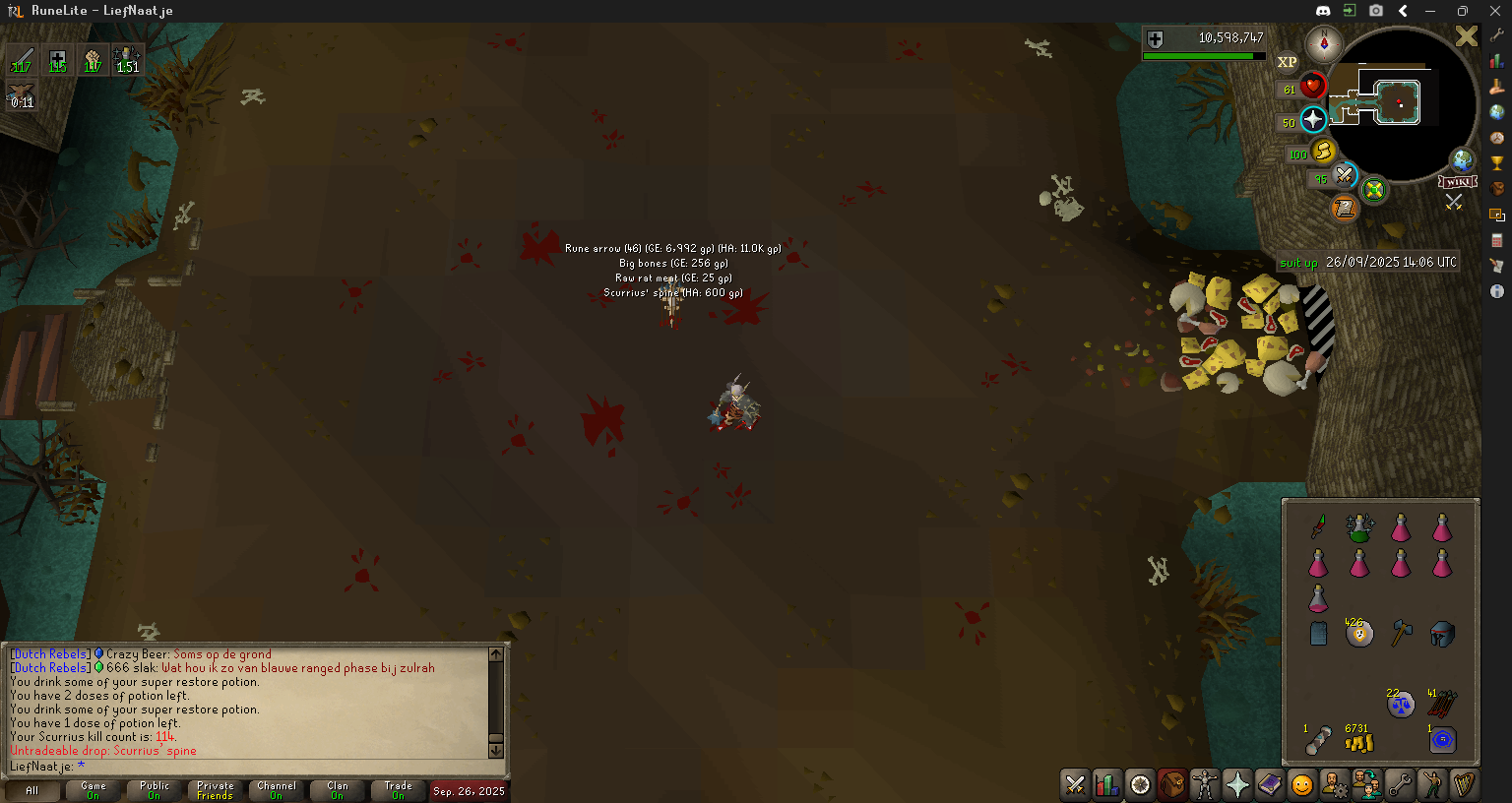Select the grey helmet in inventory

1442,634
